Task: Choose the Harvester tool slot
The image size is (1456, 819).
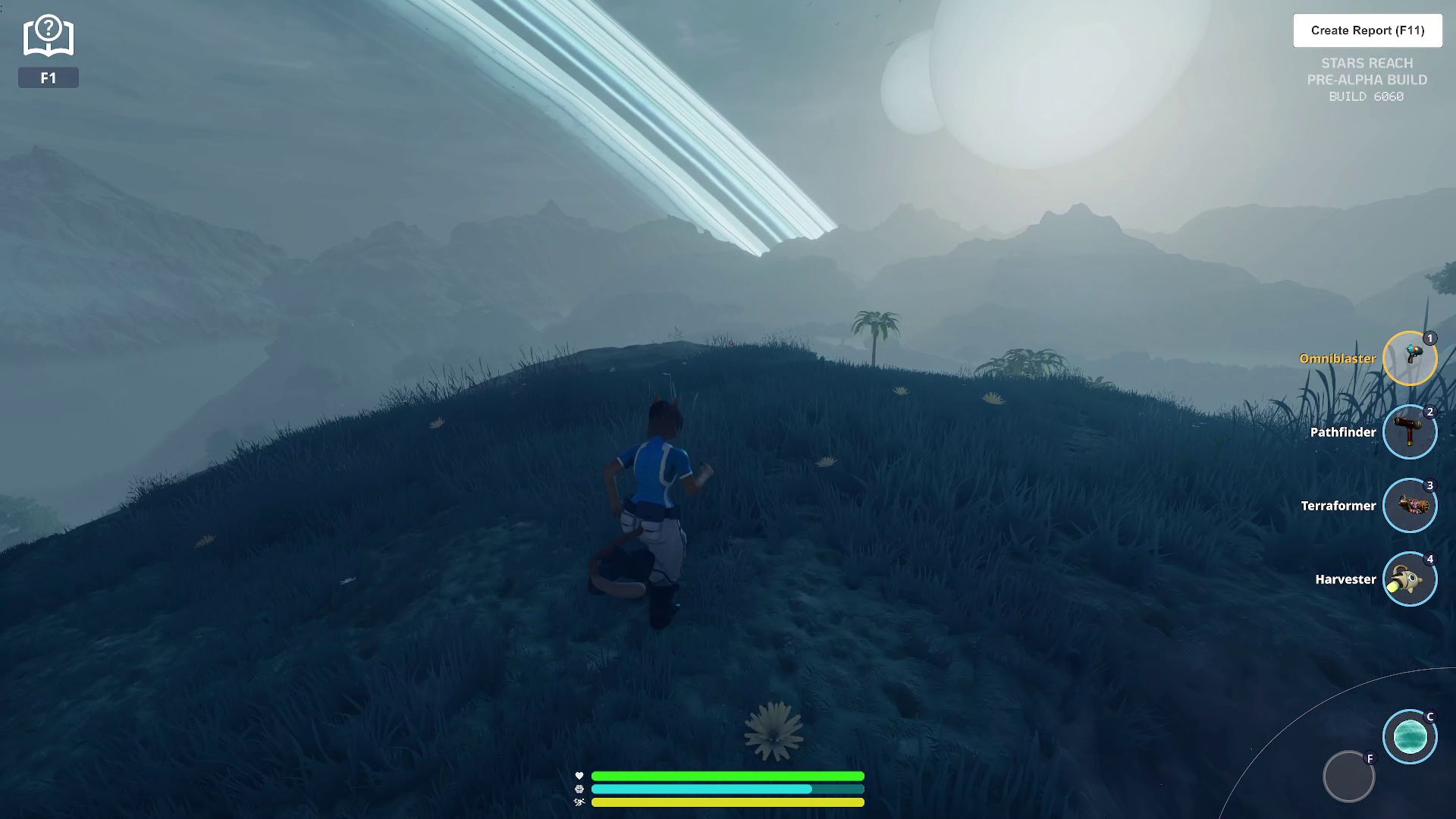Action: [1409, 579]
